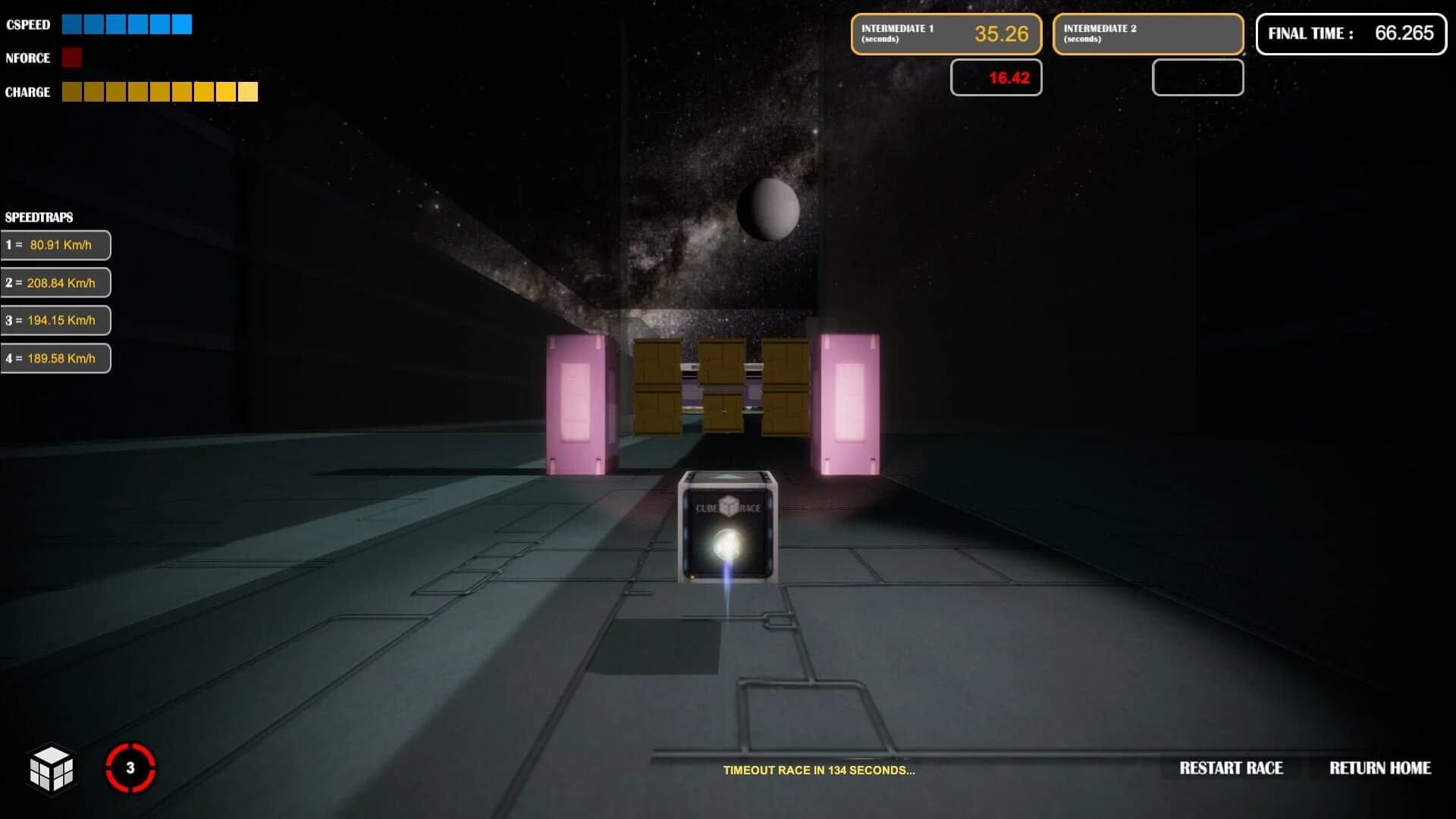
Task: Click the SPEEDTRAPS heading label
Action: click(x=39, y=218)
